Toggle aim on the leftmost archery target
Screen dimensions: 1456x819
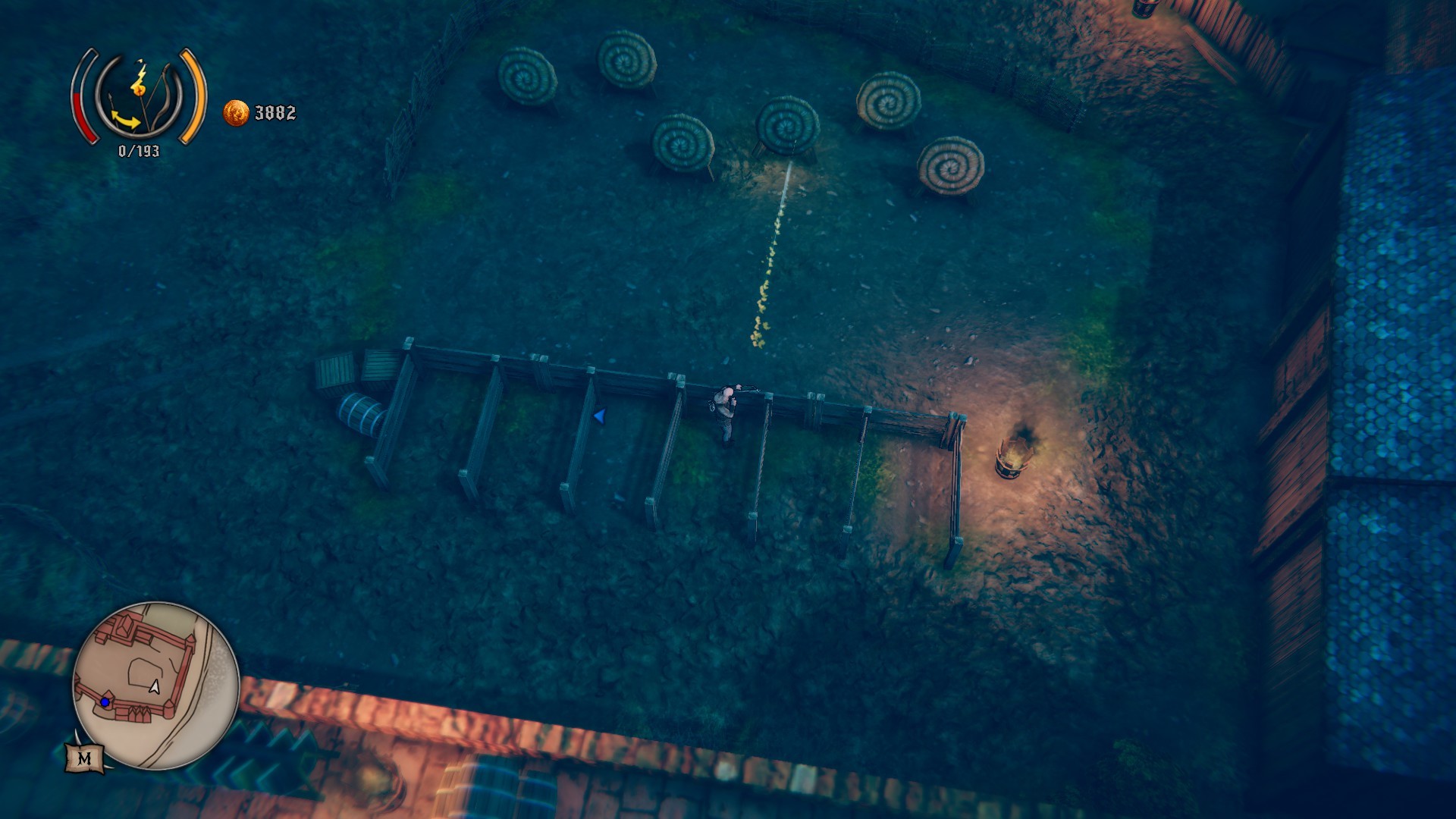(528, 76)
